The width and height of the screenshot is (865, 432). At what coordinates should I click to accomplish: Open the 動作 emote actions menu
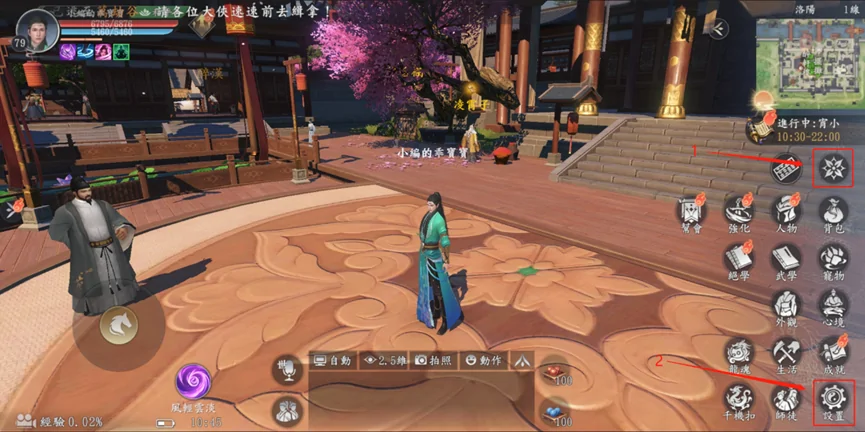(x=483, y=359)
